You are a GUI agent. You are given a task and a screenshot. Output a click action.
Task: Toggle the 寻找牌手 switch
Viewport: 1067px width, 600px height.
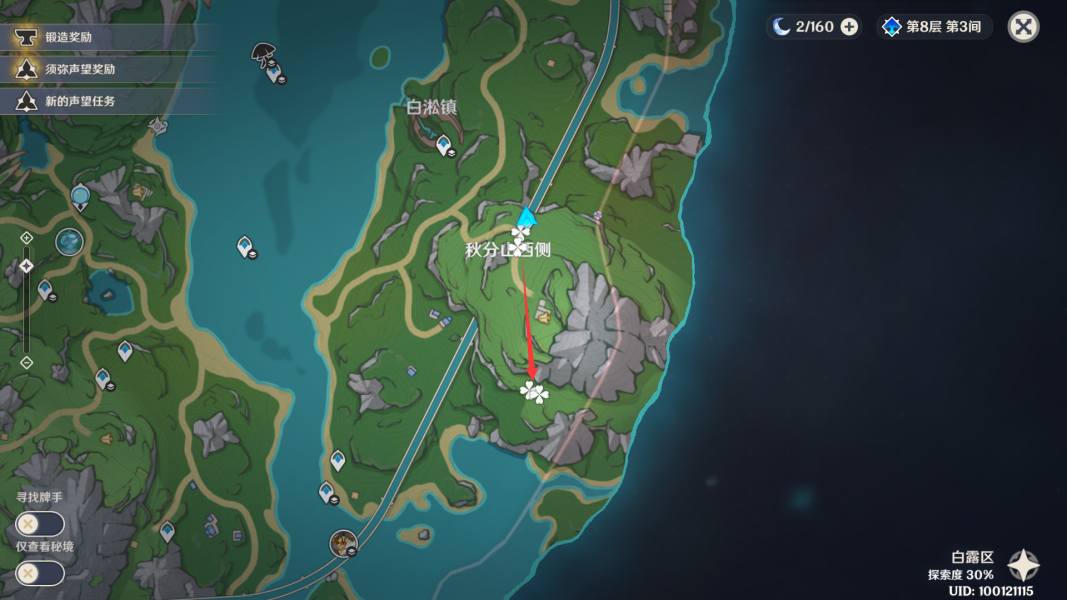pyautogui.click(x=40, y=524)
